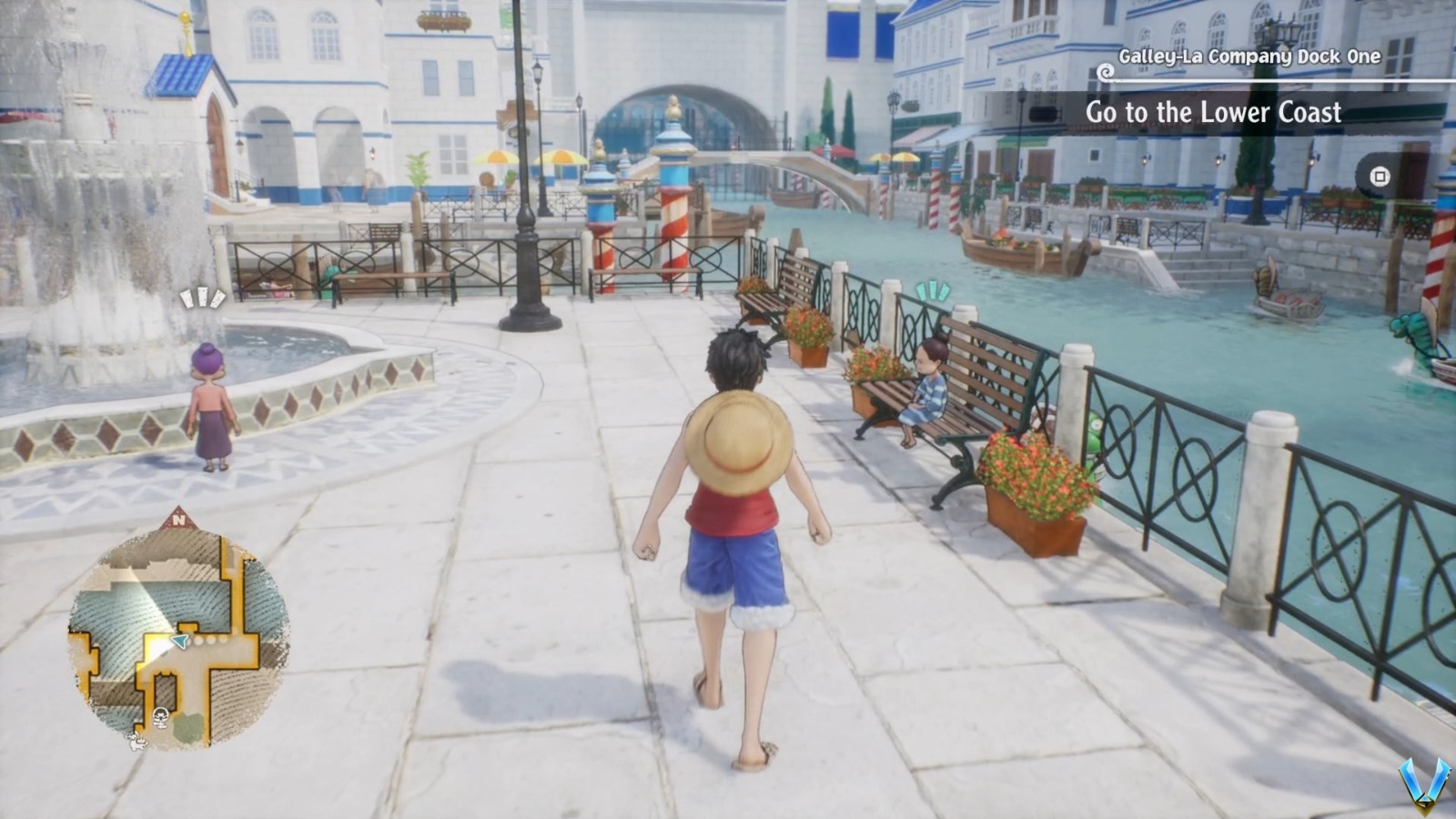Image resolution: width=1456 pixels, height=819 pixels.
Task: Click the player arrow marker on the minimap
Action: click(179, 641)
